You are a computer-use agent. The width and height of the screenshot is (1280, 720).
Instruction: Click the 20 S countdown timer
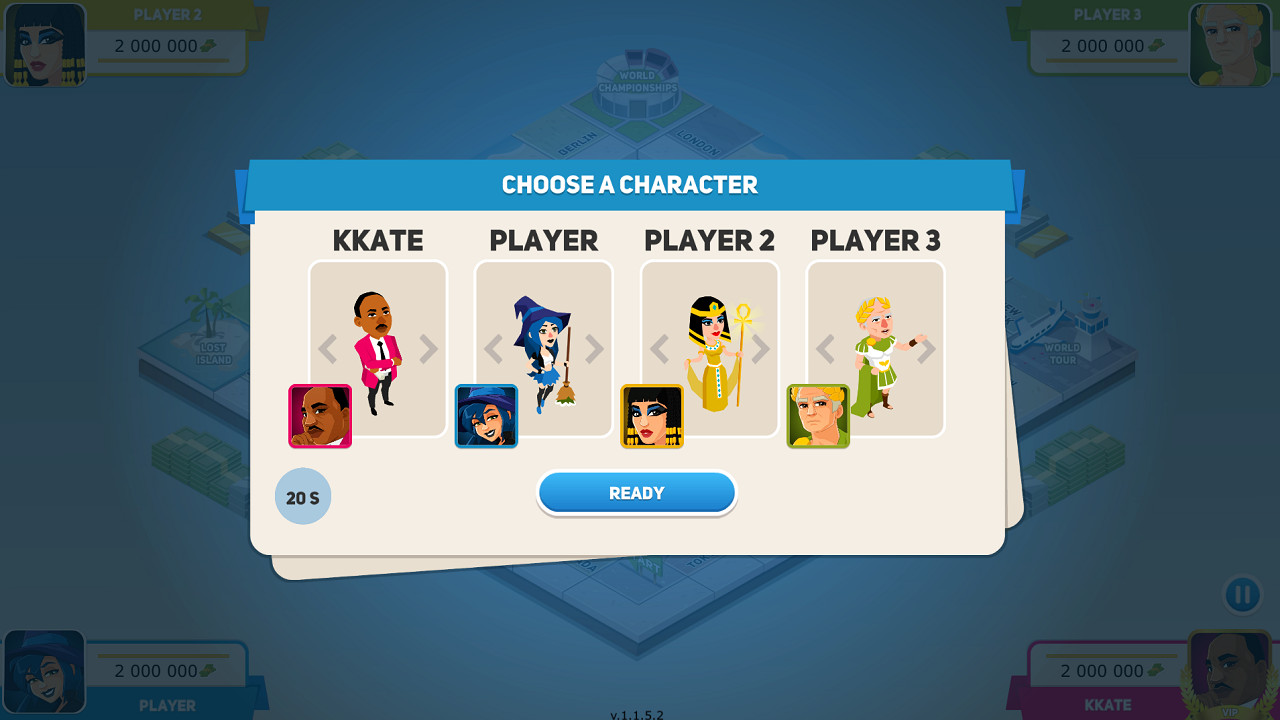303,495
